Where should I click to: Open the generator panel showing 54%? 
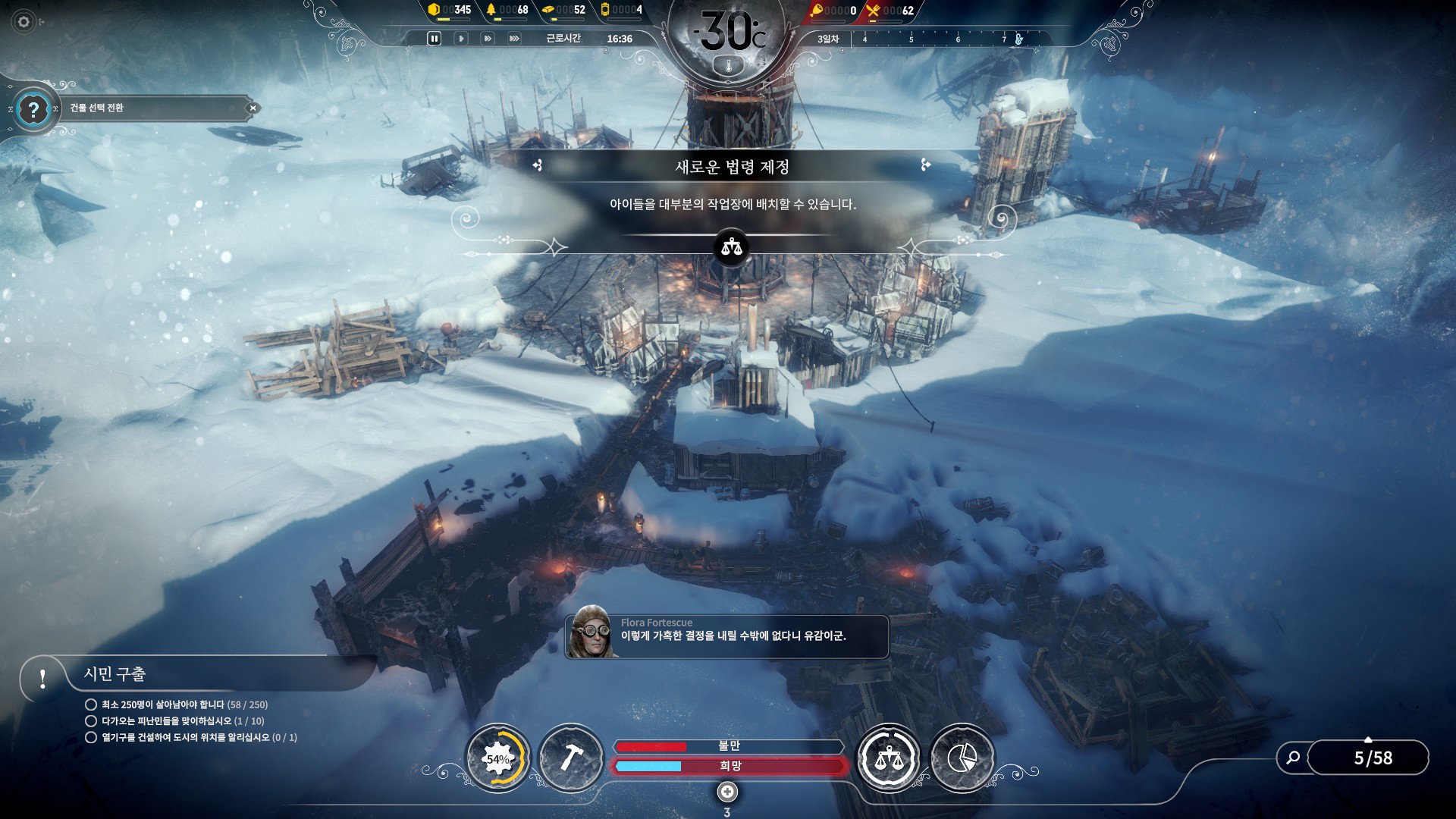(497, 758)
